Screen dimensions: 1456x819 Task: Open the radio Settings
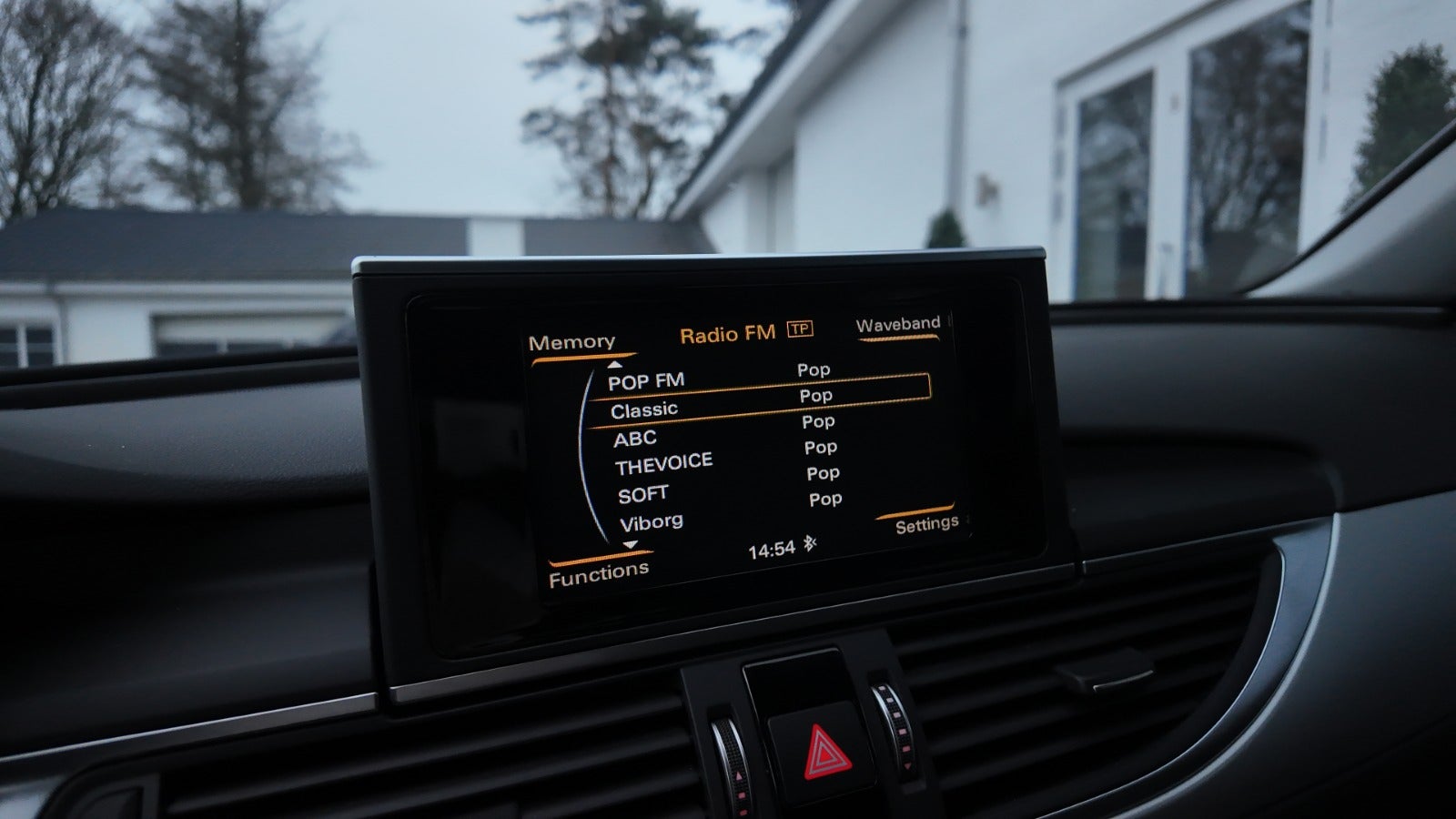(925, 525)
